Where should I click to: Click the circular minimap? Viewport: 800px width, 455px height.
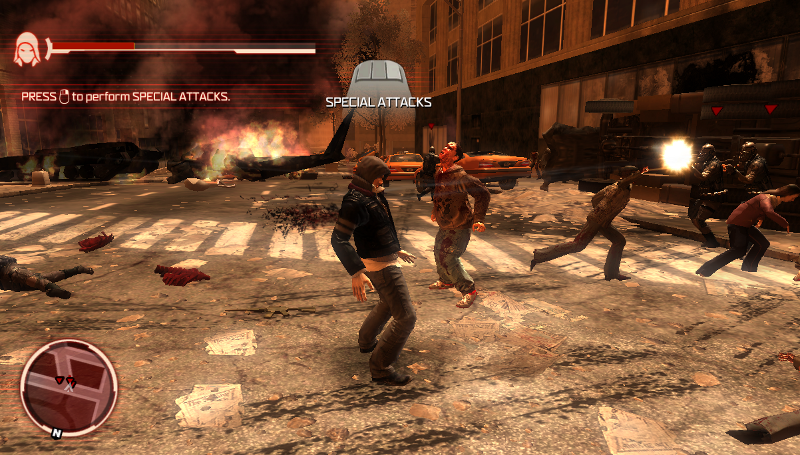coord(69,387)
